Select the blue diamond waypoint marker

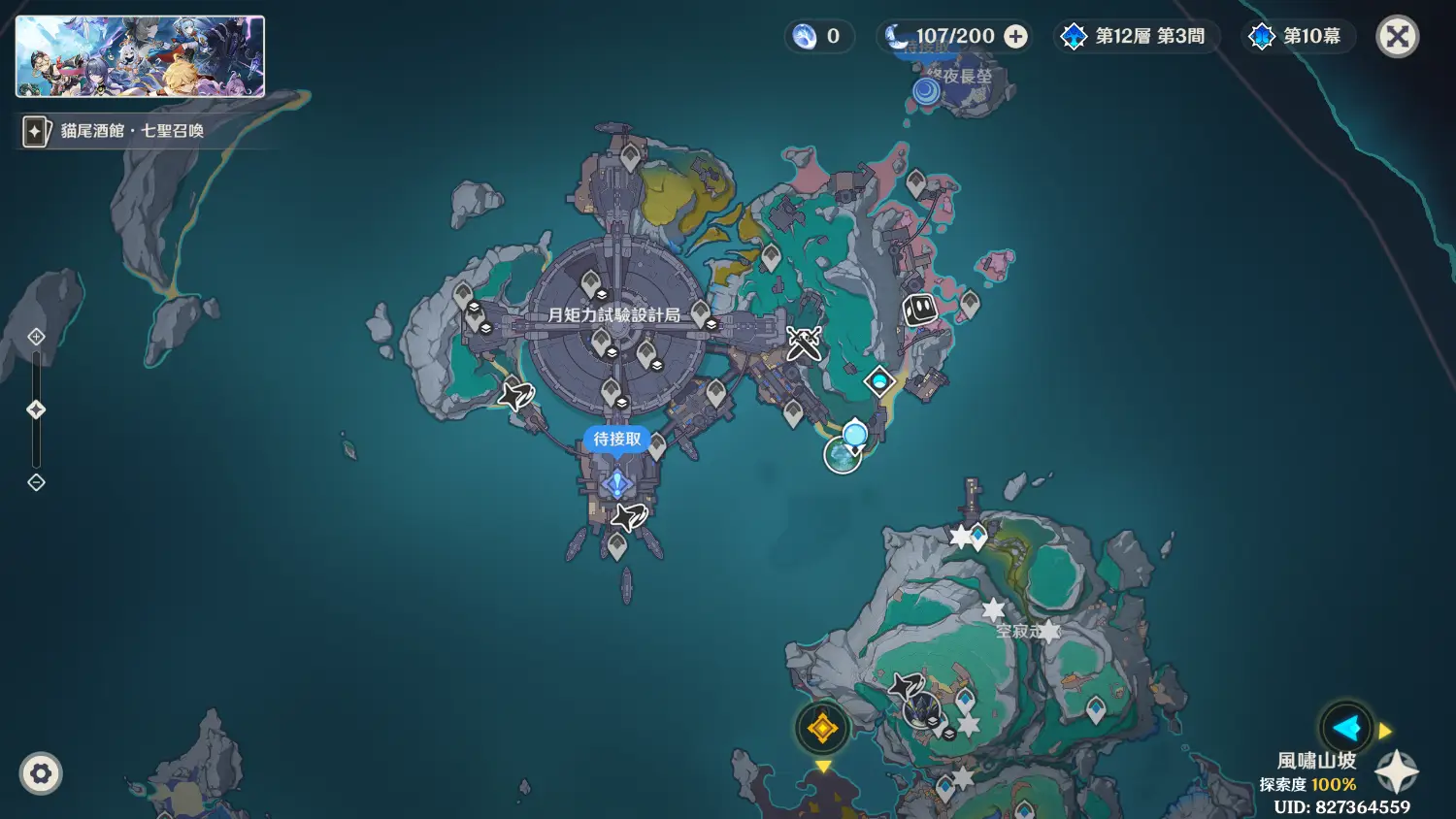879,381
